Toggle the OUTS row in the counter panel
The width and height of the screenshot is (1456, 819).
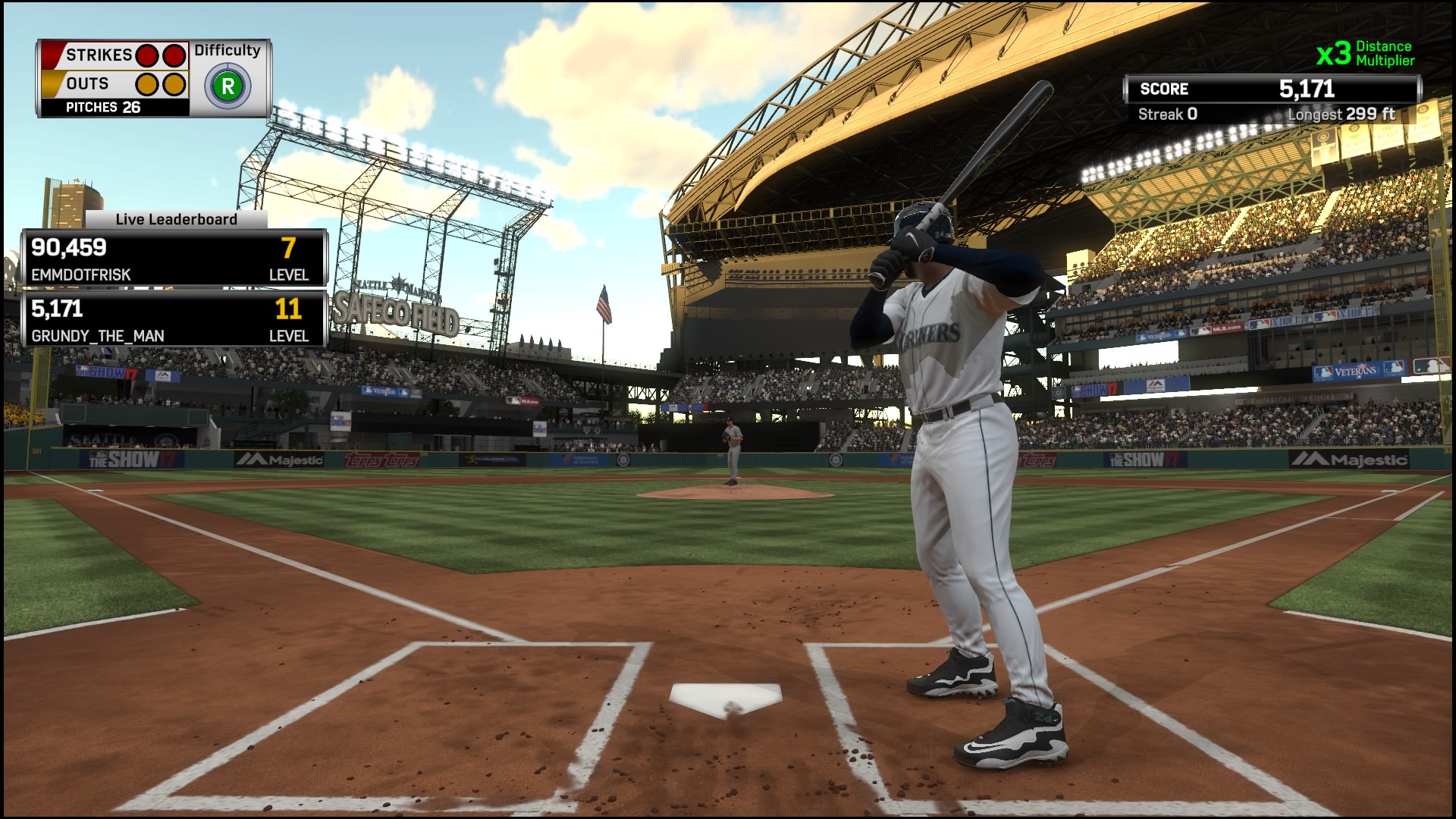click(89, 83)
